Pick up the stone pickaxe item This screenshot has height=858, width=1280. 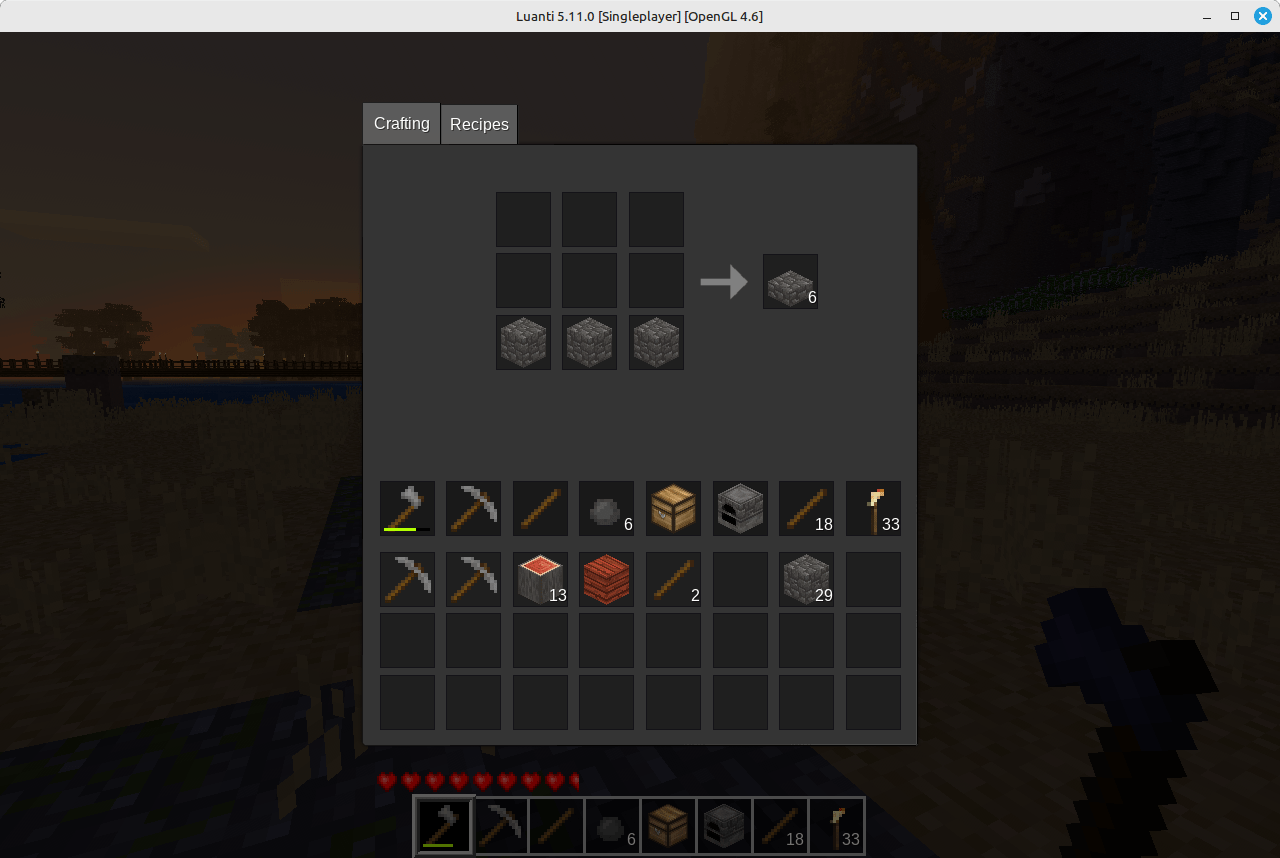(473, 508)
